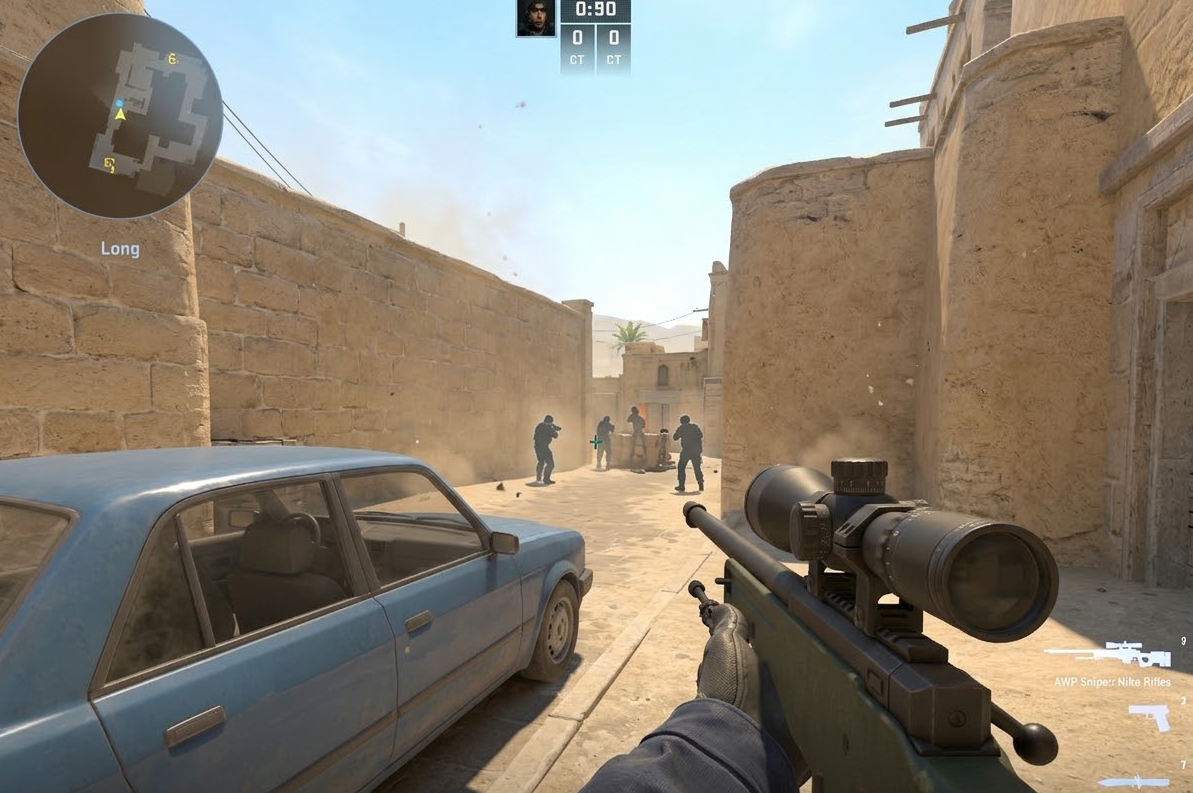Click the player avatar portrait beside the timer
The image size is (1193, 793).
pos(536,18)
